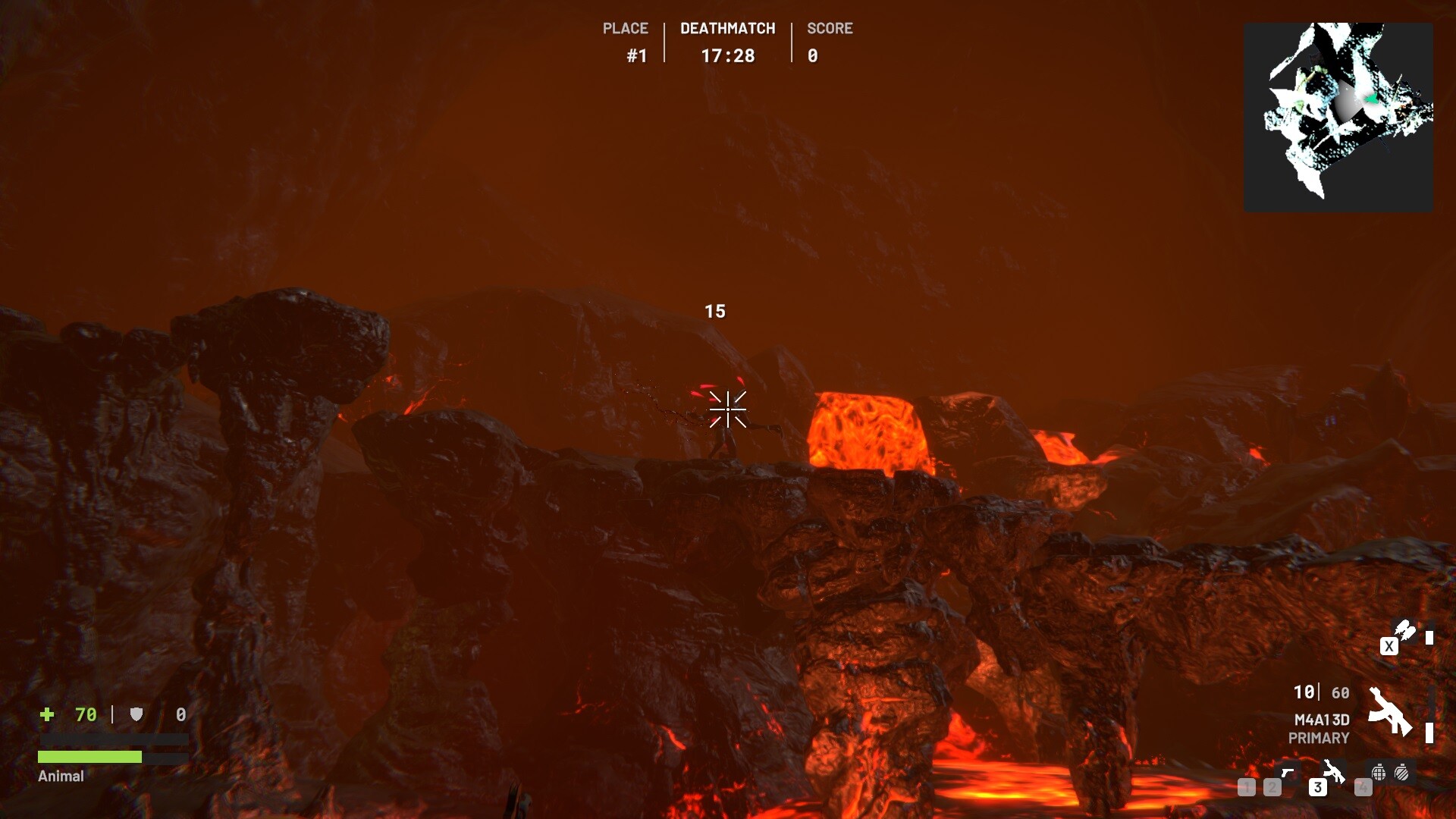Click the shield icon beside the armor count
This screenshot has width=1456, height=819.
137,714
